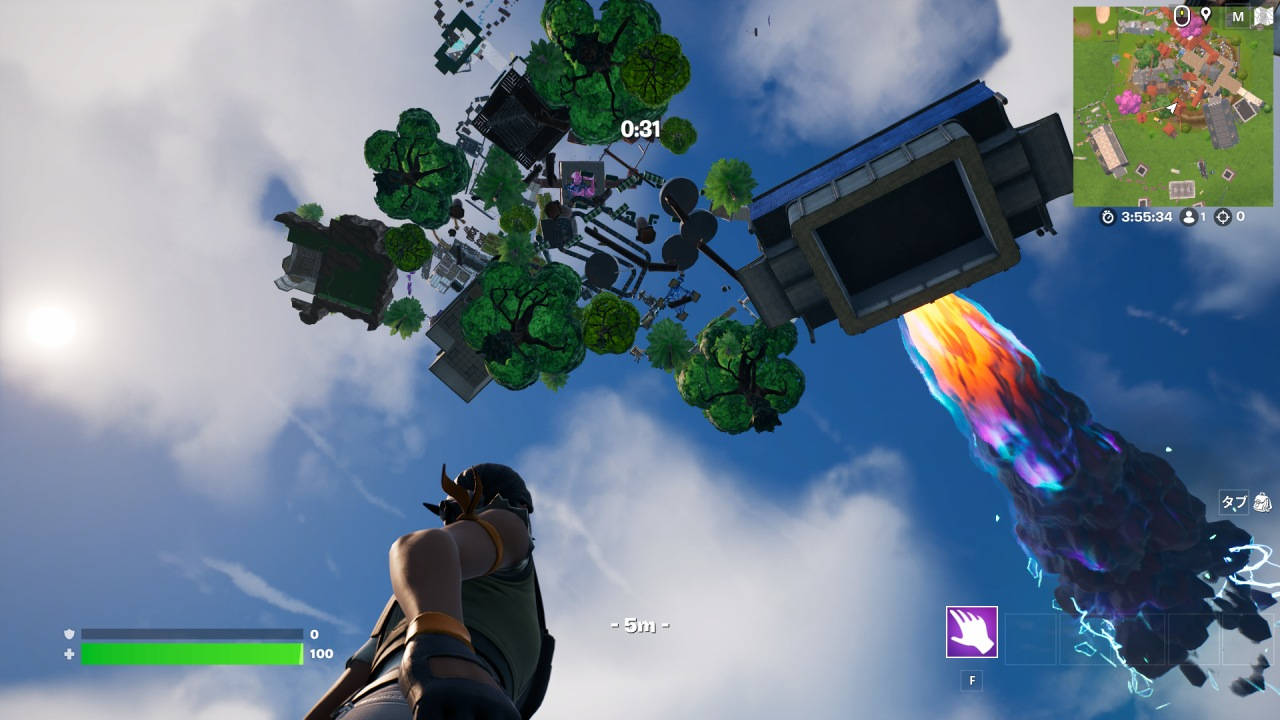Click the location pin icon above the minimap

pos(1206,15)
